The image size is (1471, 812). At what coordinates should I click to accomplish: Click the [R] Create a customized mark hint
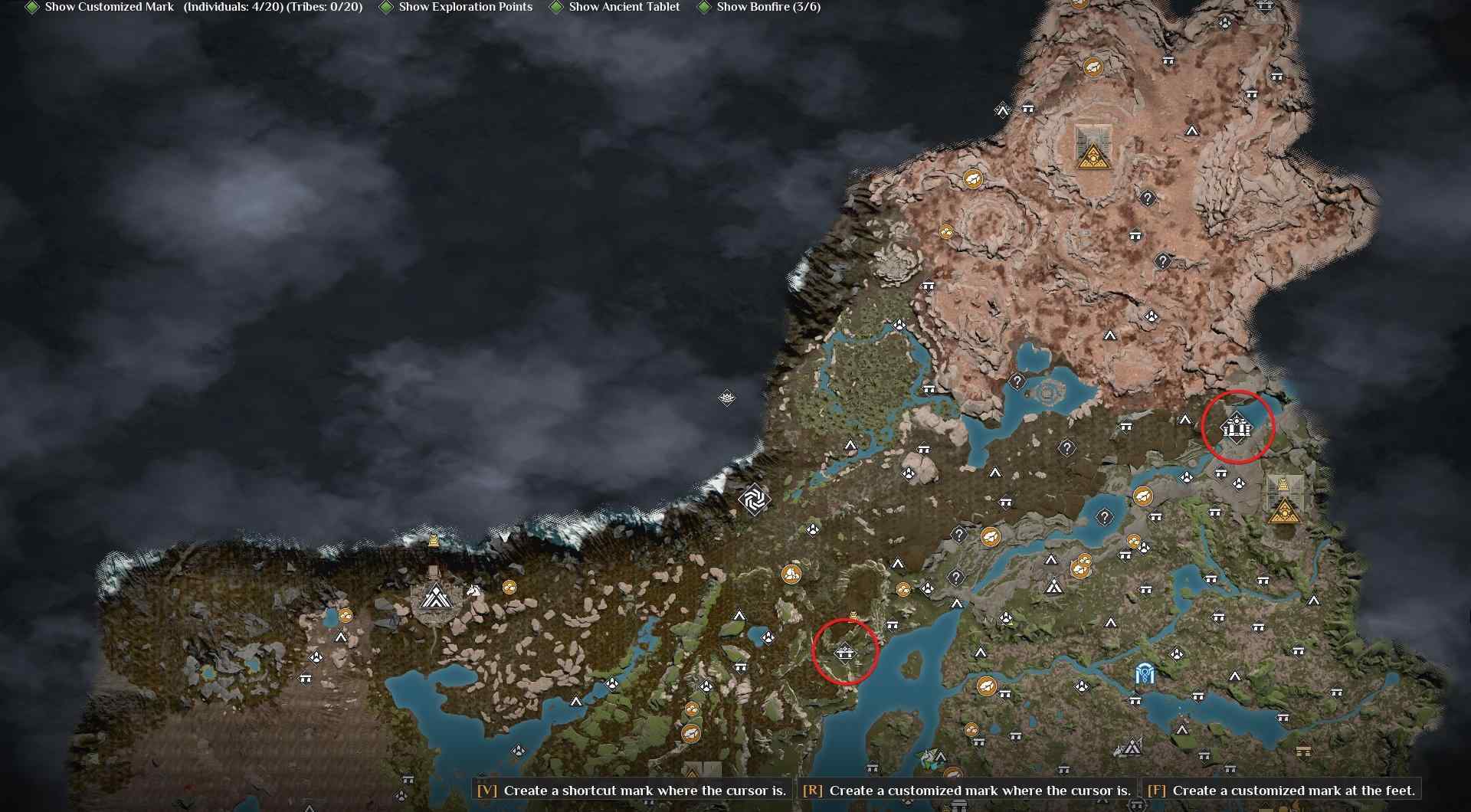point(965,791)
